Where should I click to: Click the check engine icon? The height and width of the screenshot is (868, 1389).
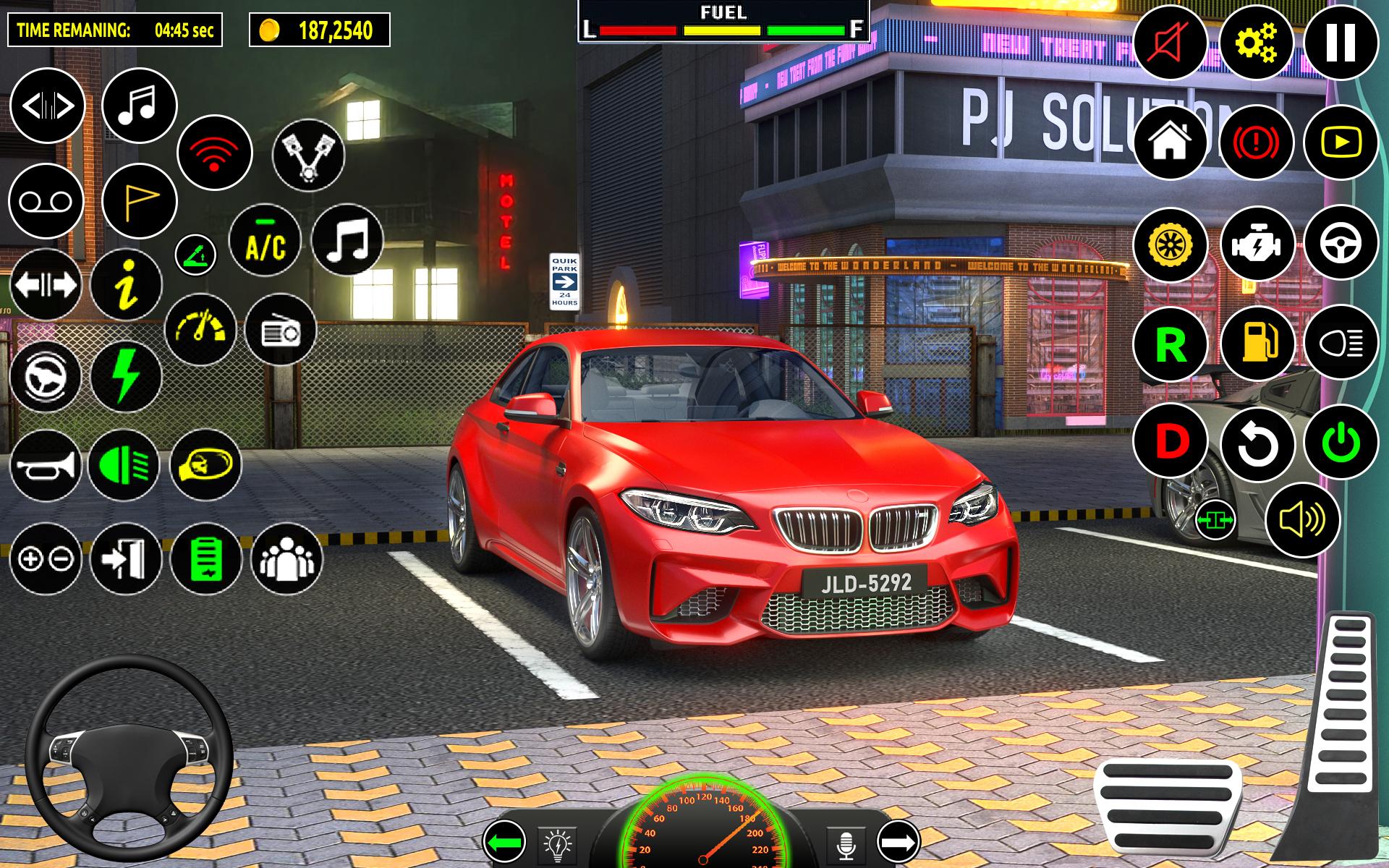1257,244
